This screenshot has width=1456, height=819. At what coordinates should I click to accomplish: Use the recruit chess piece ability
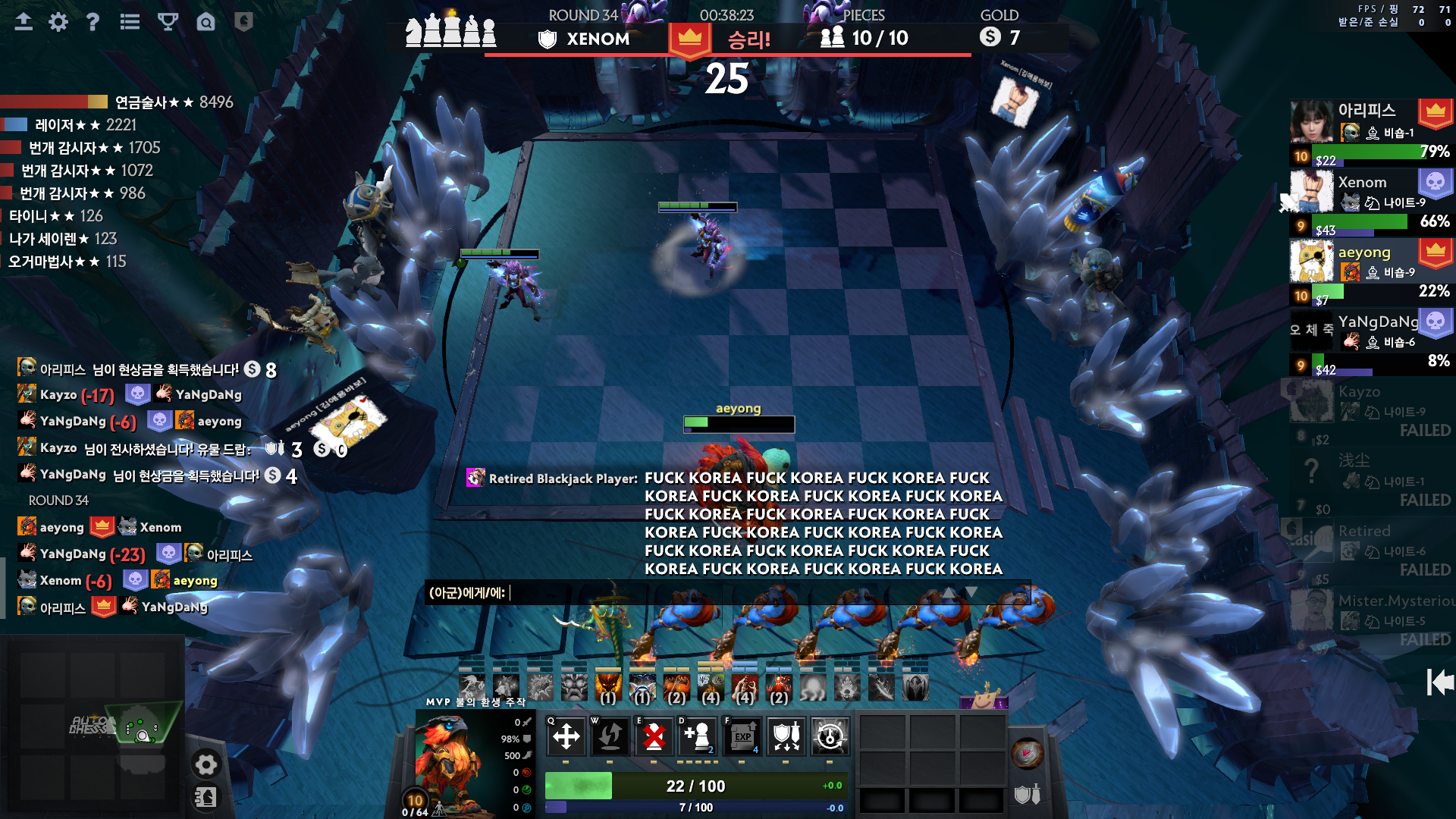pyautogui.click(x=698, y=736)
